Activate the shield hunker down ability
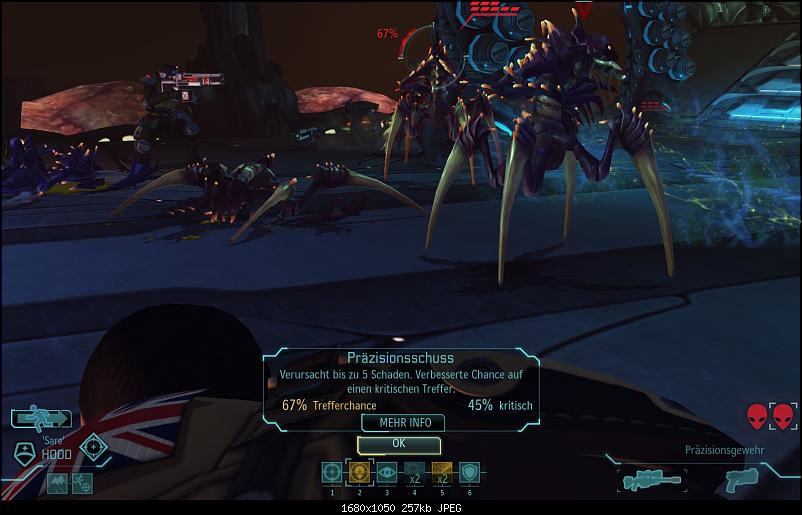 coord(469,473)
